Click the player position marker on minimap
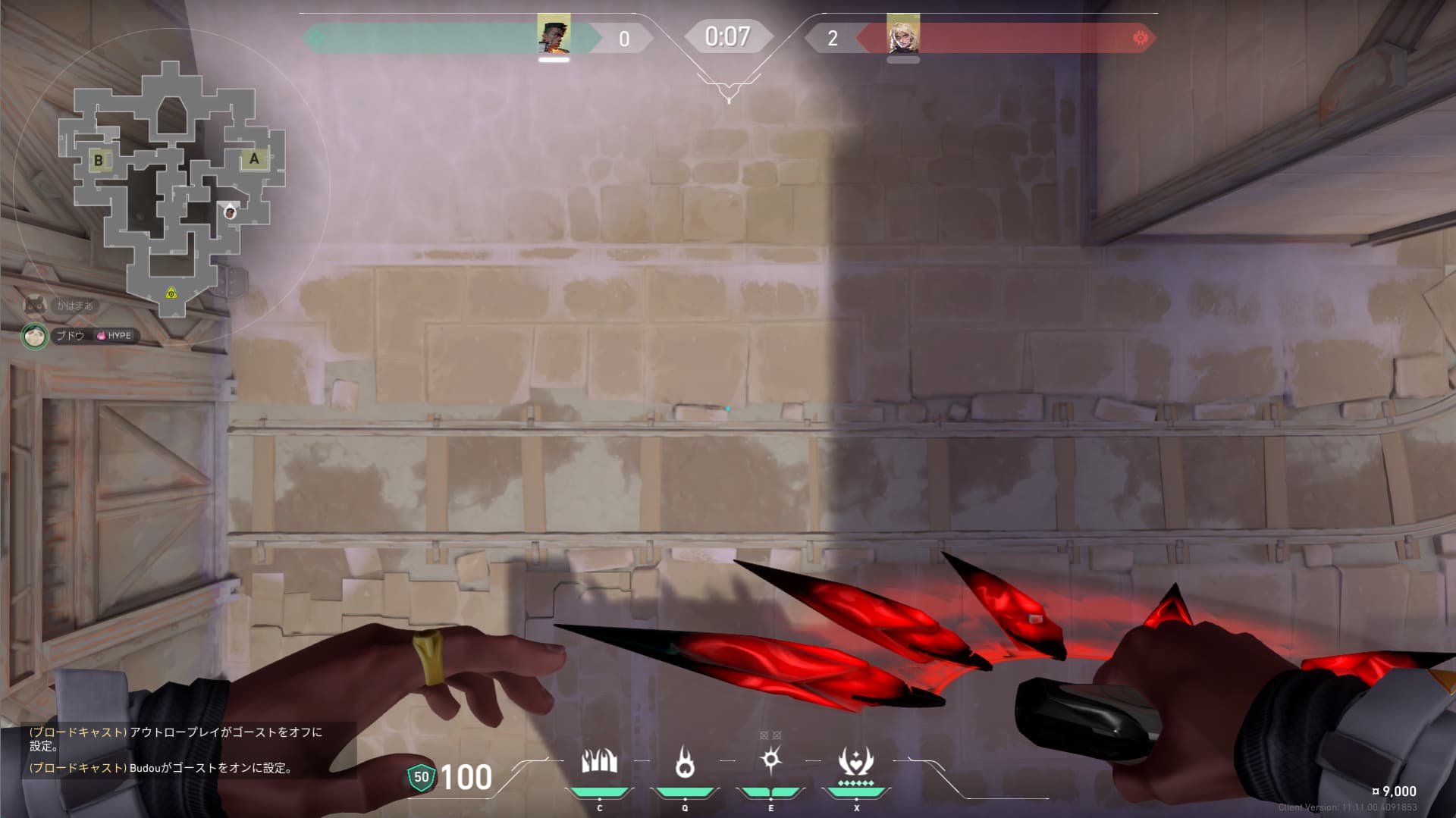Screen dimensions: 1456x818 coord(230,212)
